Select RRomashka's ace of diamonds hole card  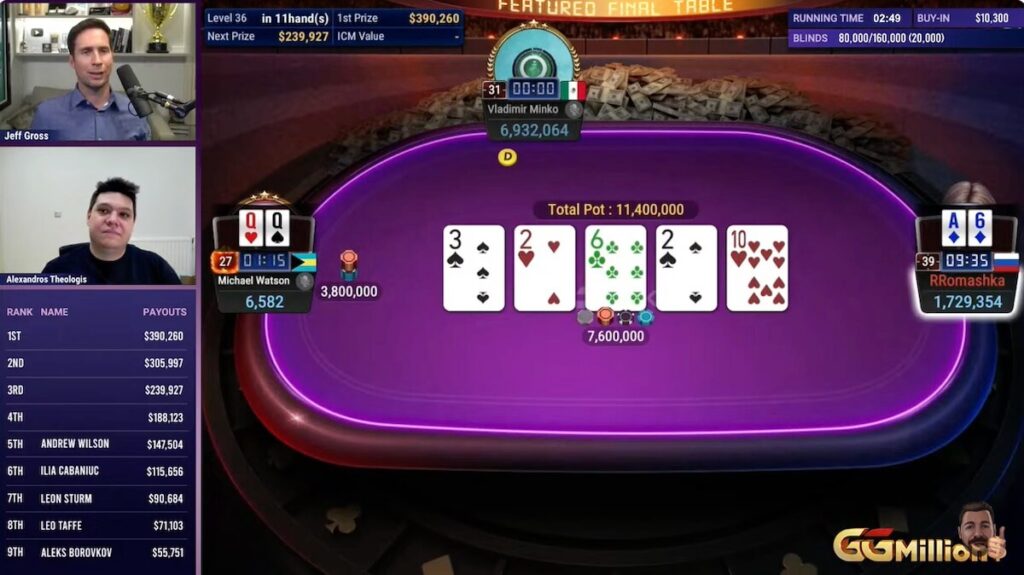(x=954, y=228)
